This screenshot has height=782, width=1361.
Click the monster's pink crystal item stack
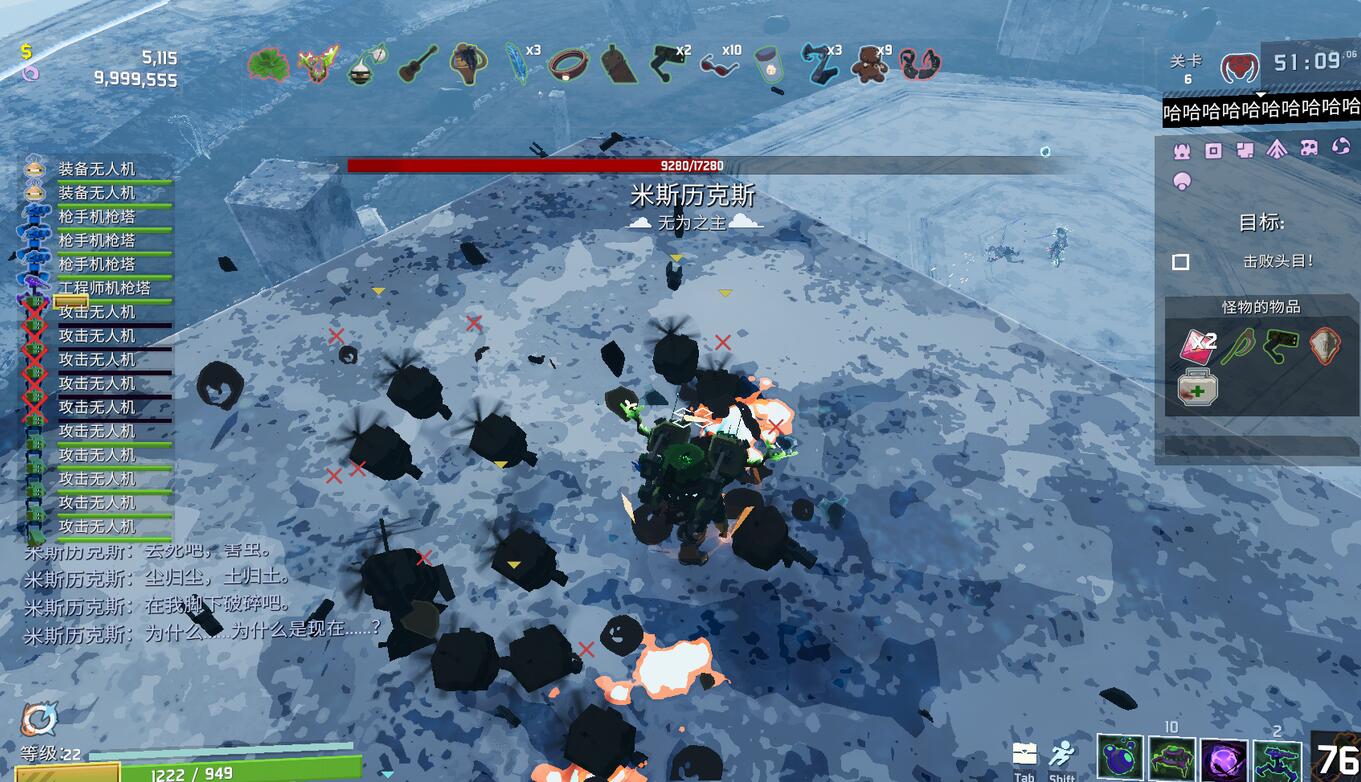click(1197, 345)
